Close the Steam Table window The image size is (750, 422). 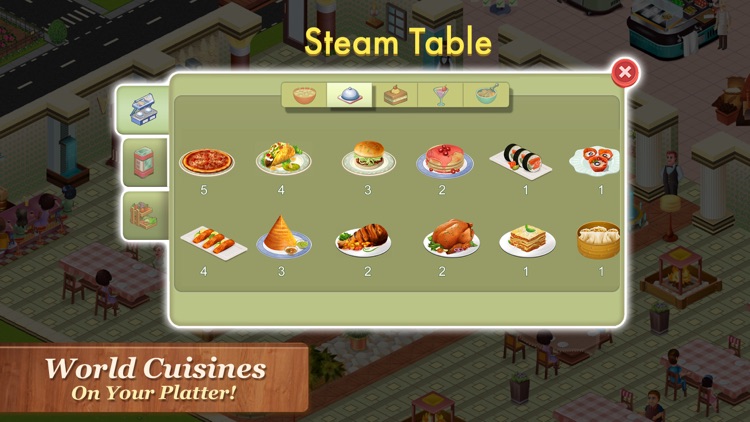(624, 72)
